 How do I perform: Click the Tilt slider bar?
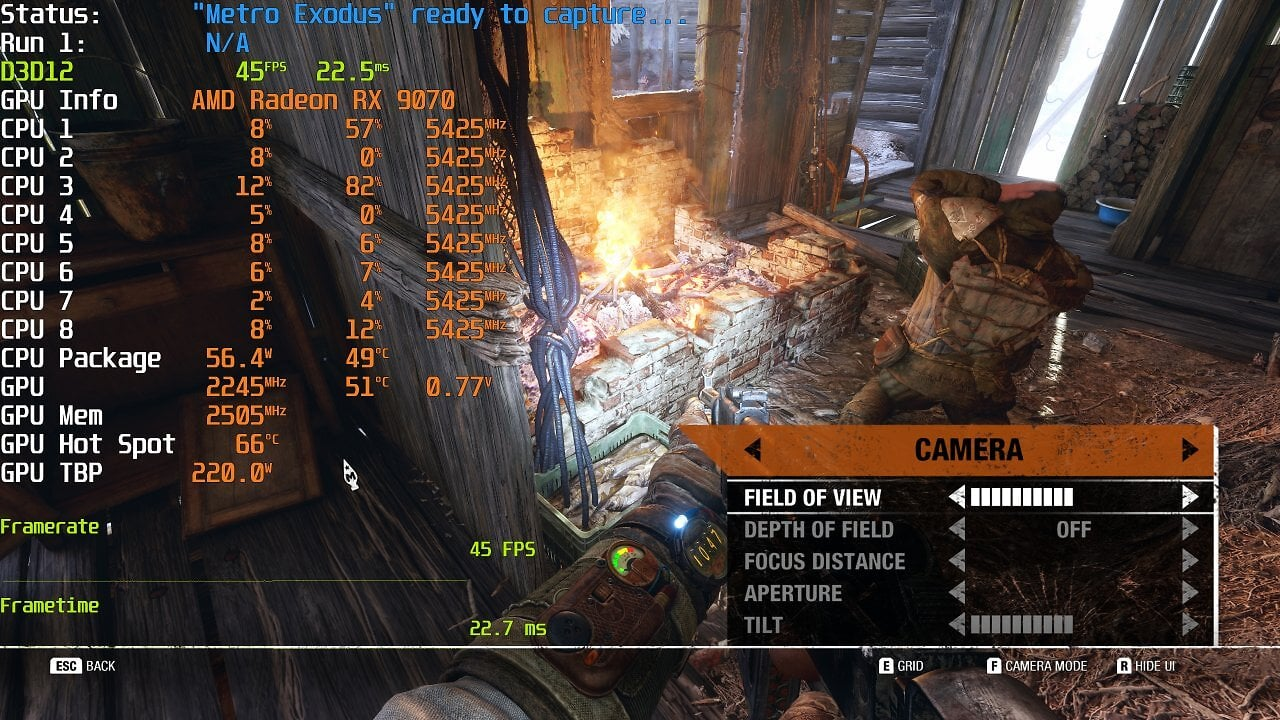coord(1021,625)
